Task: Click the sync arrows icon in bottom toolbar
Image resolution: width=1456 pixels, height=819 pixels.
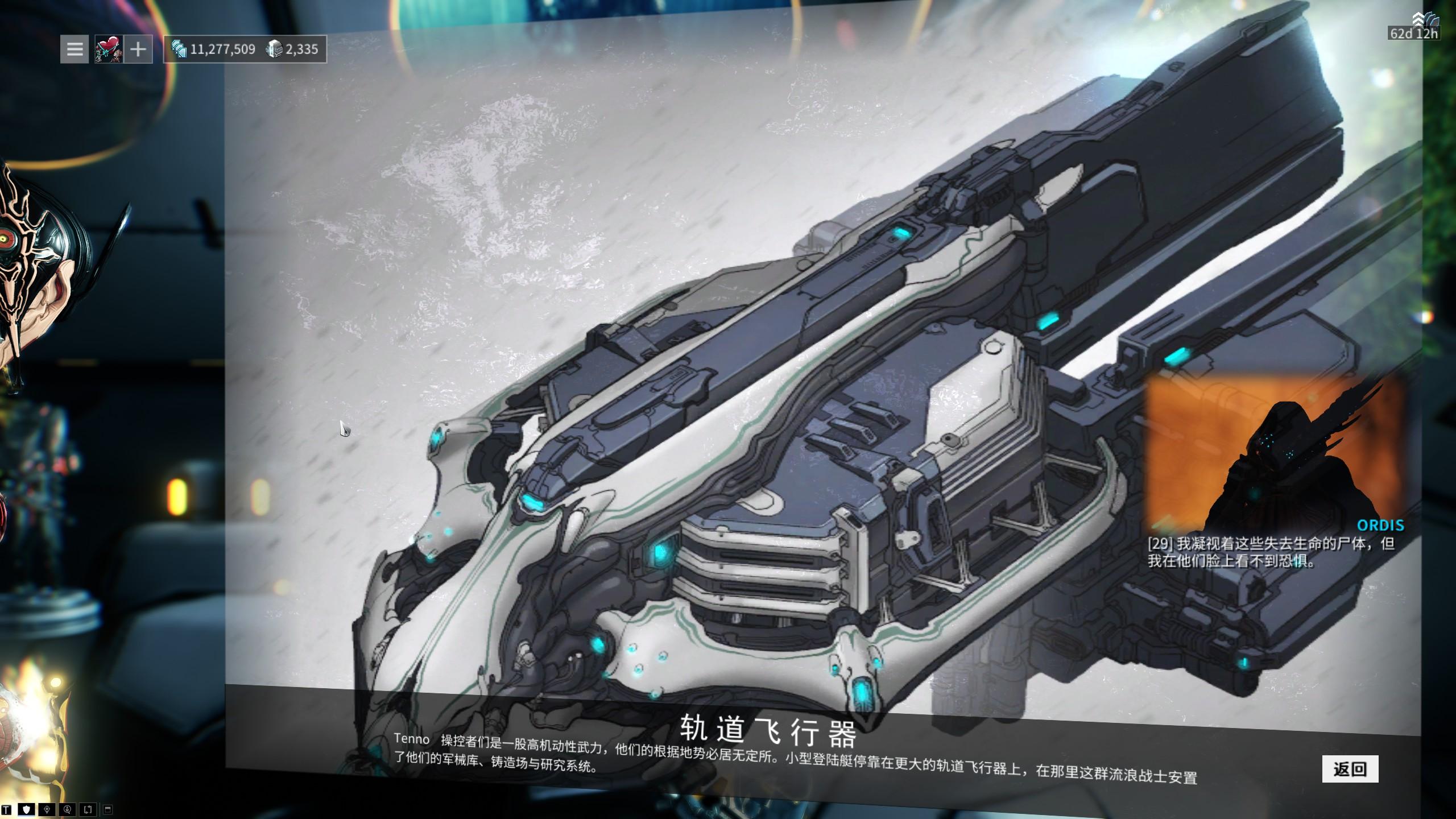Action: click(88, 810)
